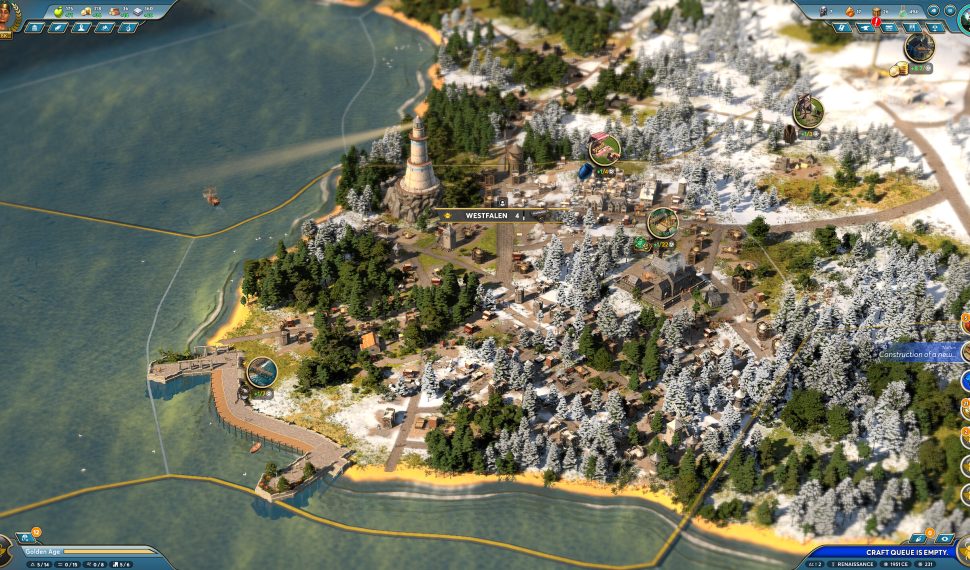
Task: Open the Golden Age panel
Action: click(80, 551)
